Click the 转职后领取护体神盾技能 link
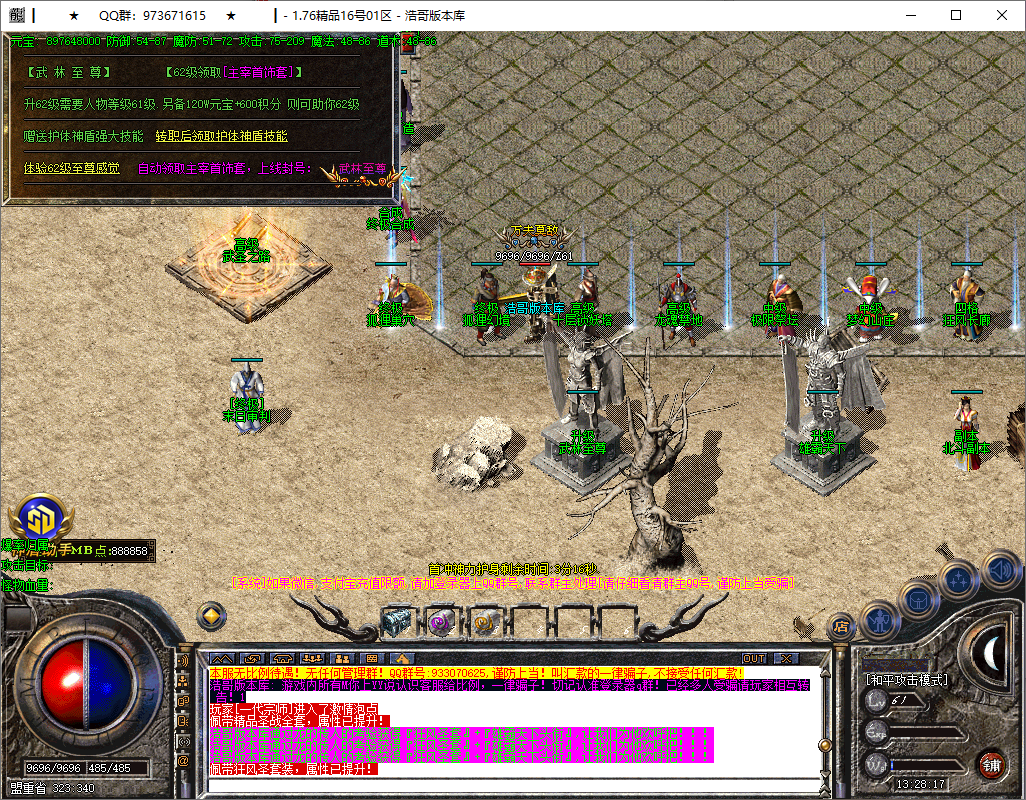The height and width of the screenshot is (800, 1026). coord(221,136)
